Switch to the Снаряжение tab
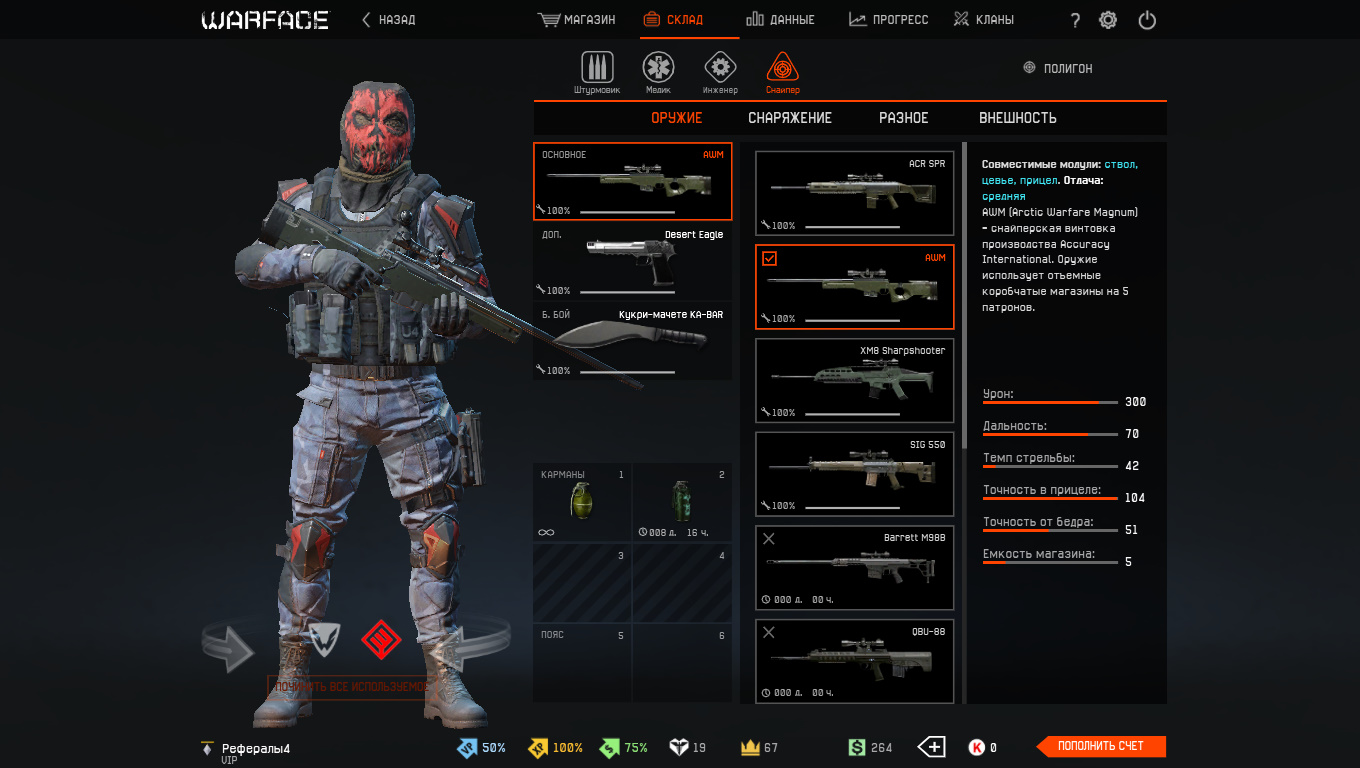 (x=790, y=118)
